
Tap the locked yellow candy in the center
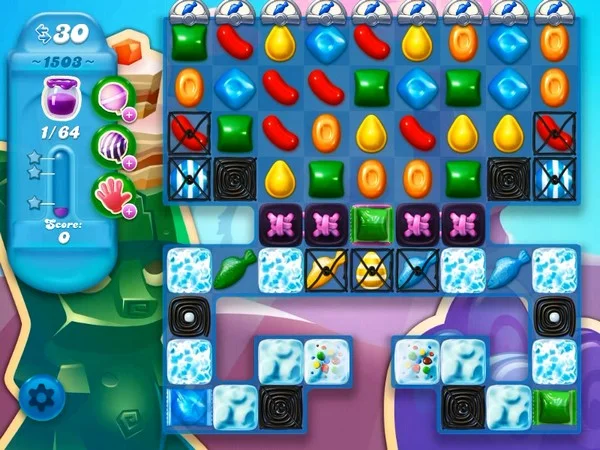click(370, 270)
